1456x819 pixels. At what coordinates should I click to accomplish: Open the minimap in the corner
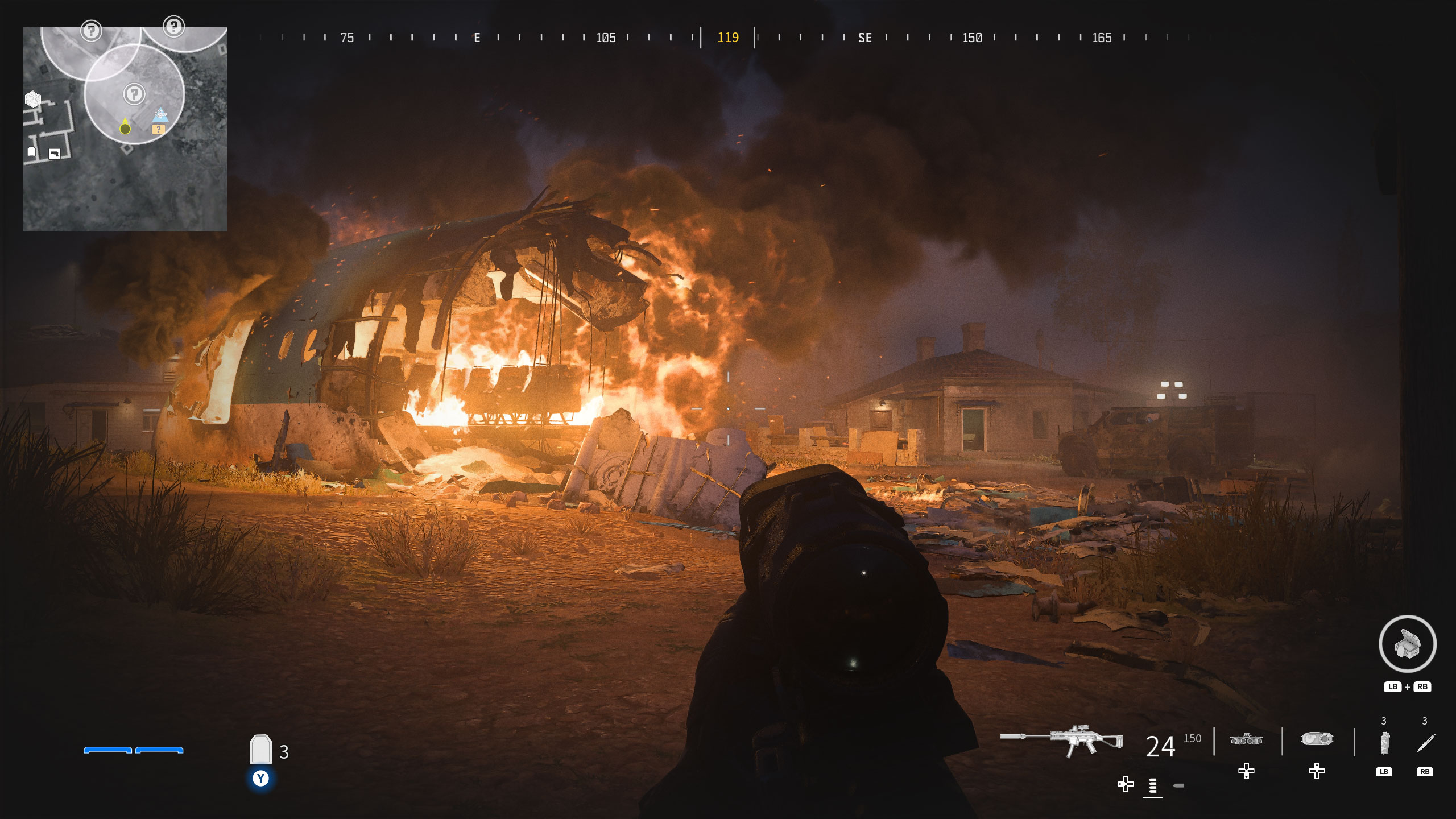point(125,129)
